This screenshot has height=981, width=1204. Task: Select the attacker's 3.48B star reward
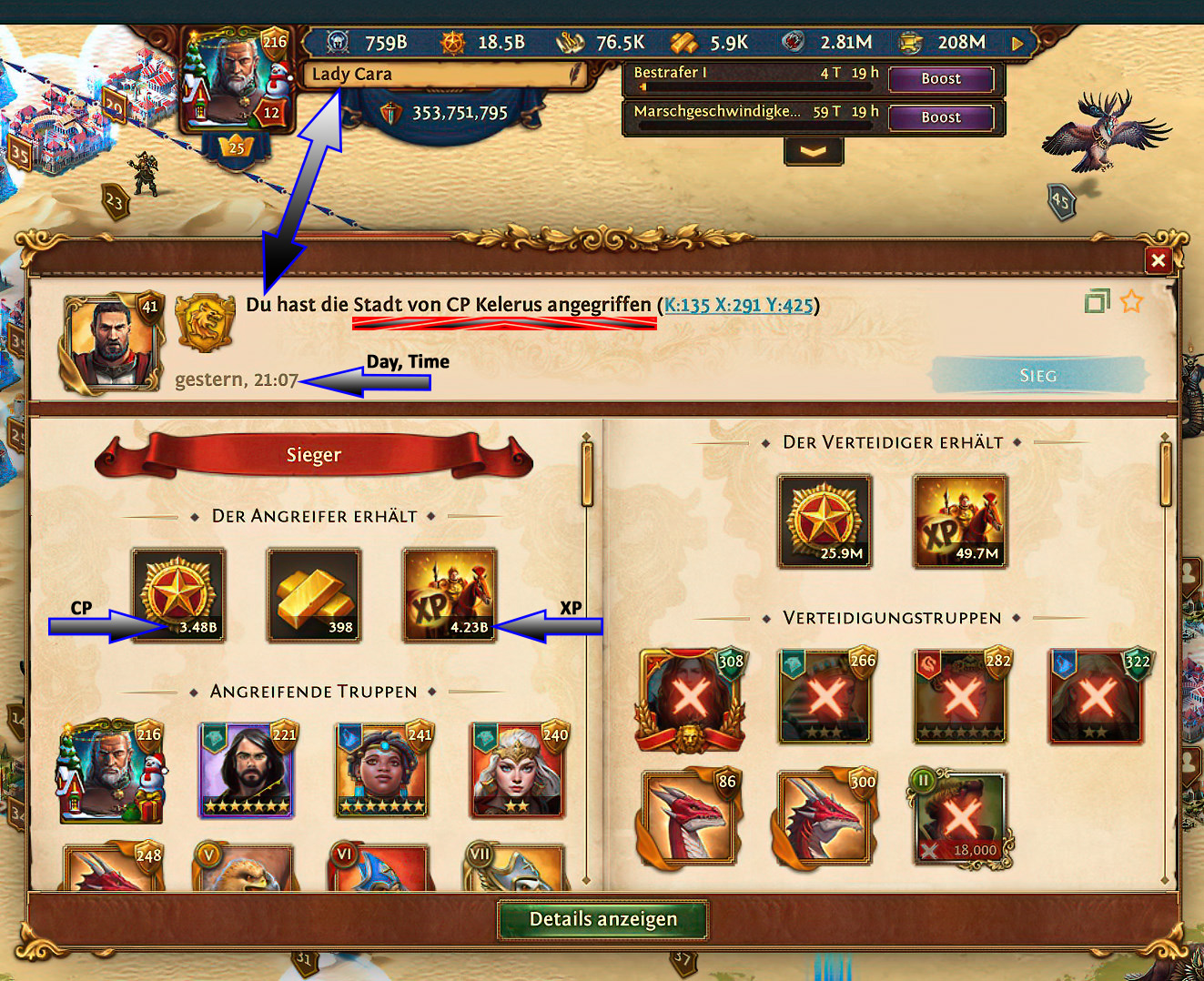pyautogui.click(x=178, y=595)
